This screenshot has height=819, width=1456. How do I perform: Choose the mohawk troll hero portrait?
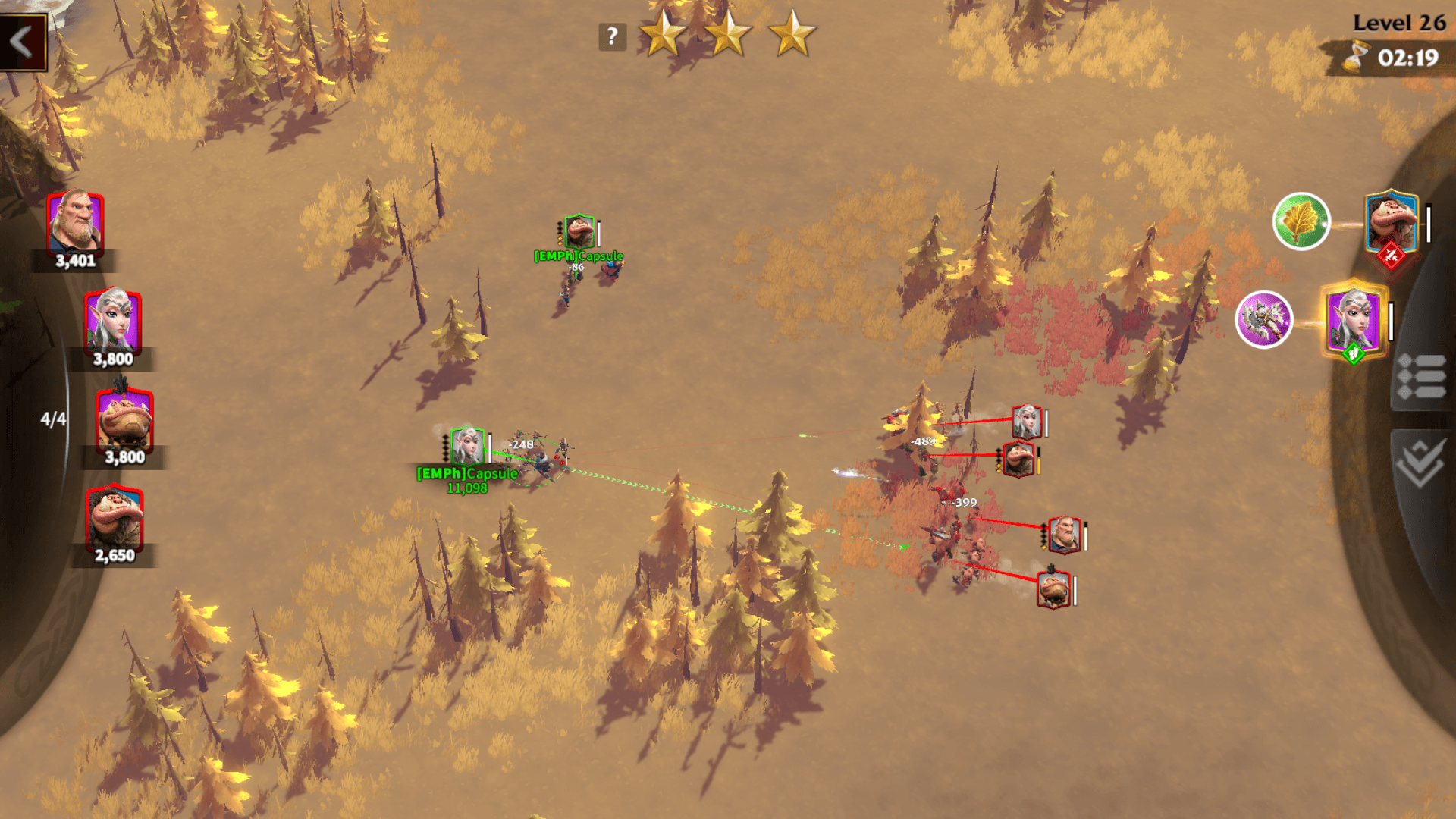click(124, 420)
